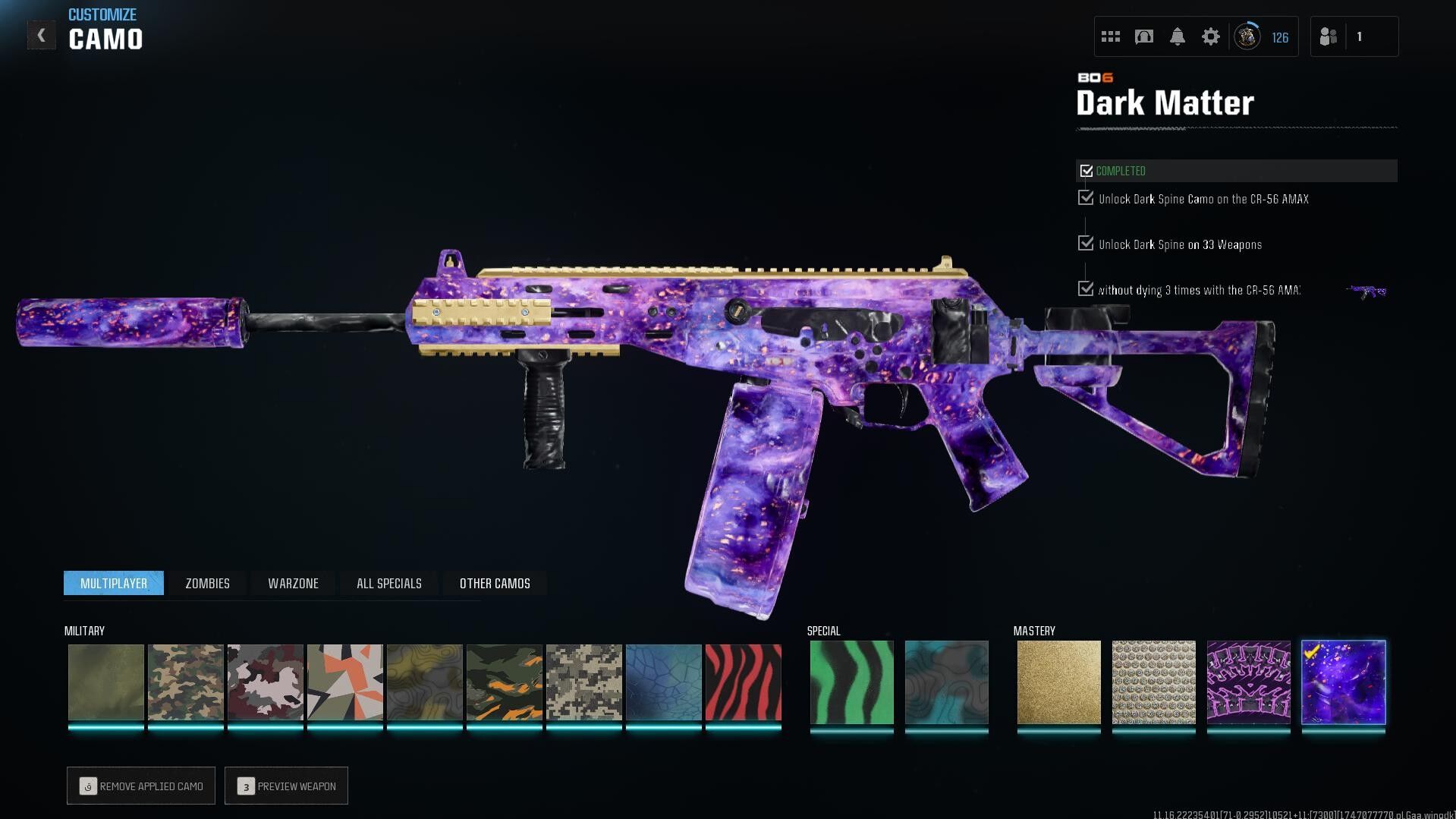
Task: Open the grid menu icon
Action: pyautogui.click(x=1110, y=36)
